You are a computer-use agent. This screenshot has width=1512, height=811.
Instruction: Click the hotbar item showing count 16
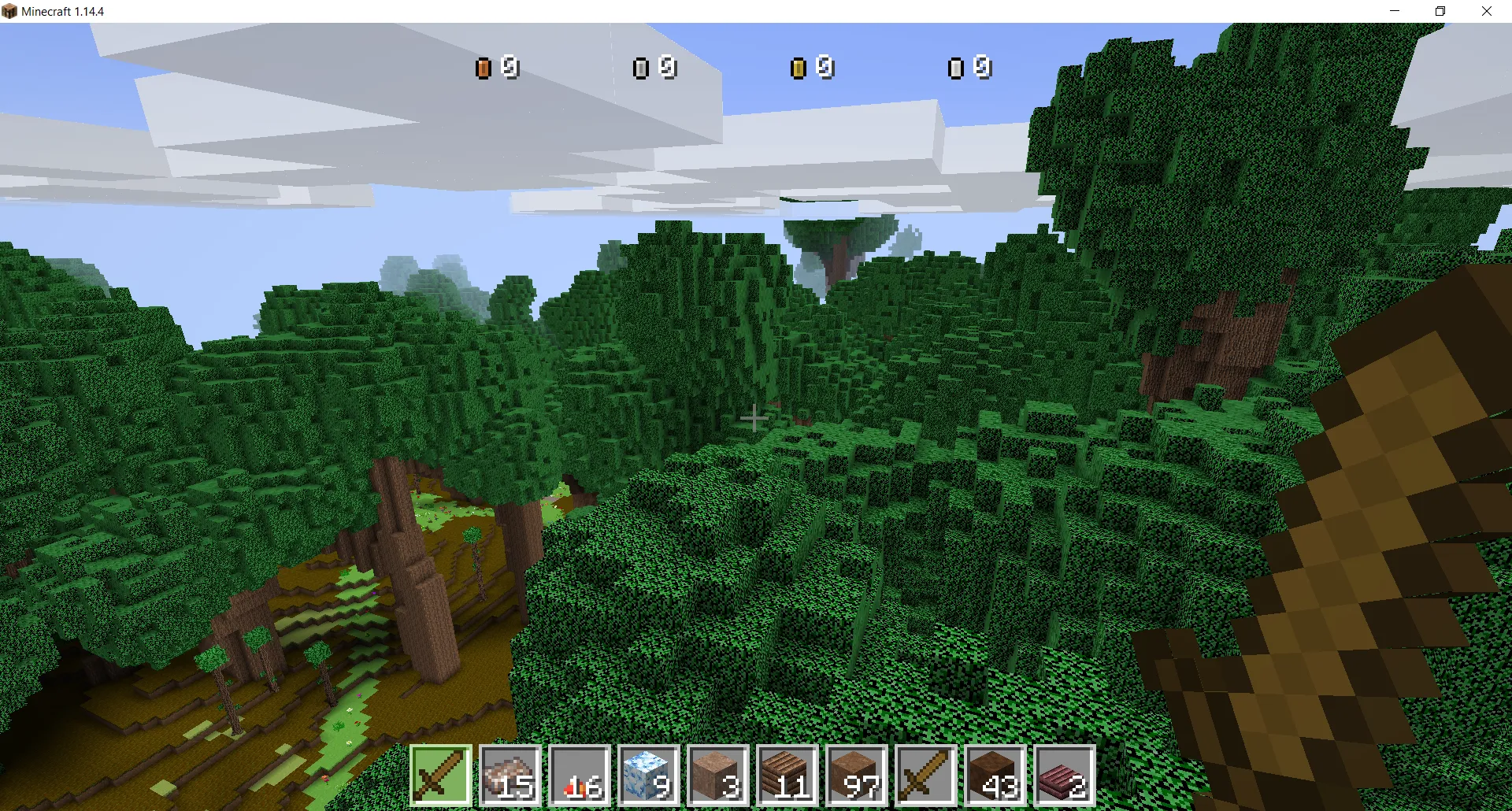[580, 776]
